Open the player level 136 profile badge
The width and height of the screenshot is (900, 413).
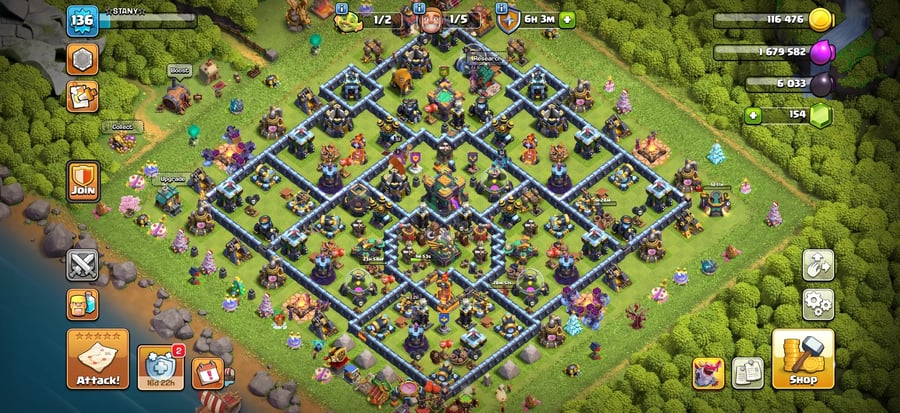[80, 20]
